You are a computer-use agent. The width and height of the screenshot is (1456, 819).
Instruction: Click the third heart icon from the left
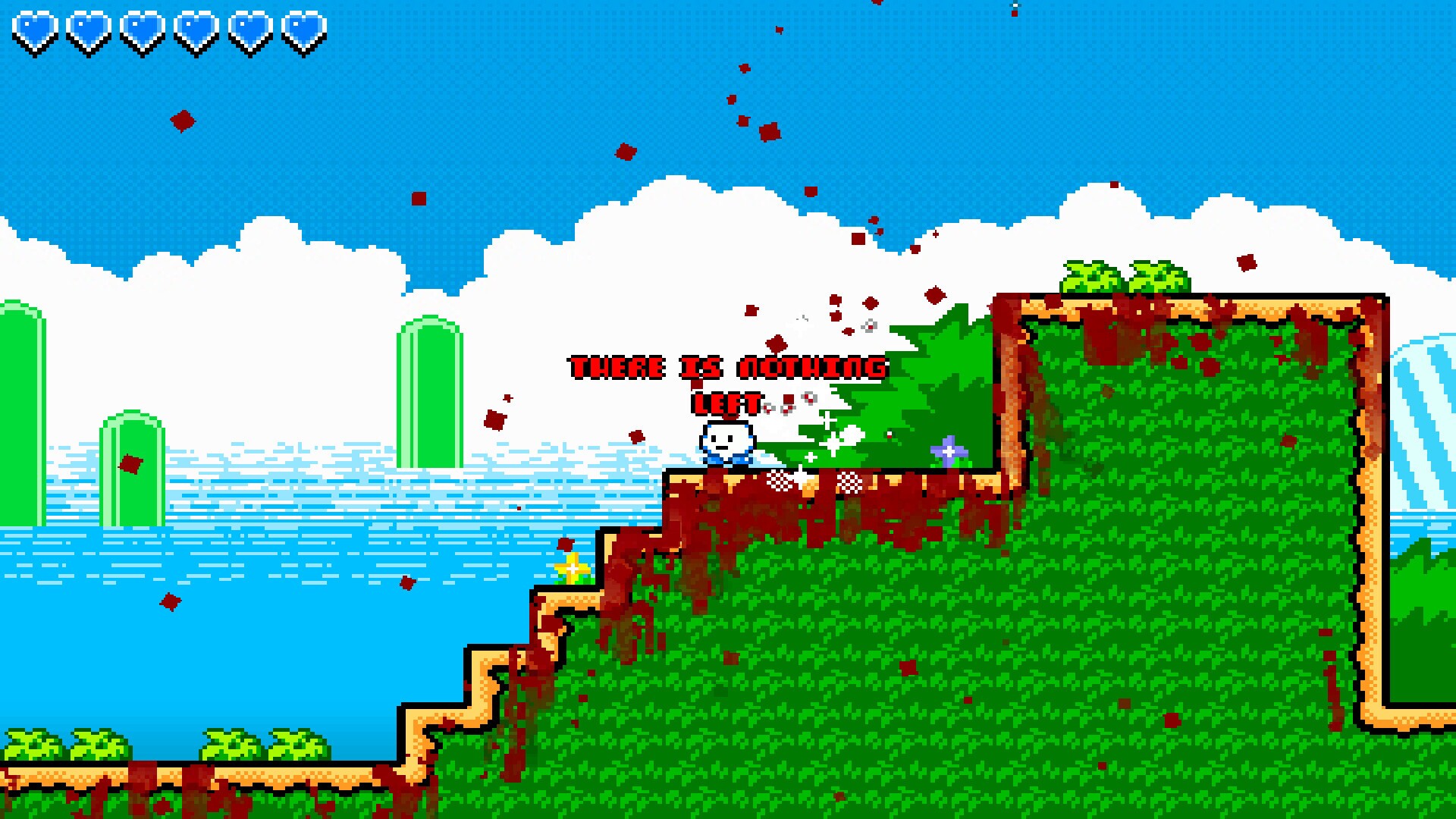tap(140, 32)
